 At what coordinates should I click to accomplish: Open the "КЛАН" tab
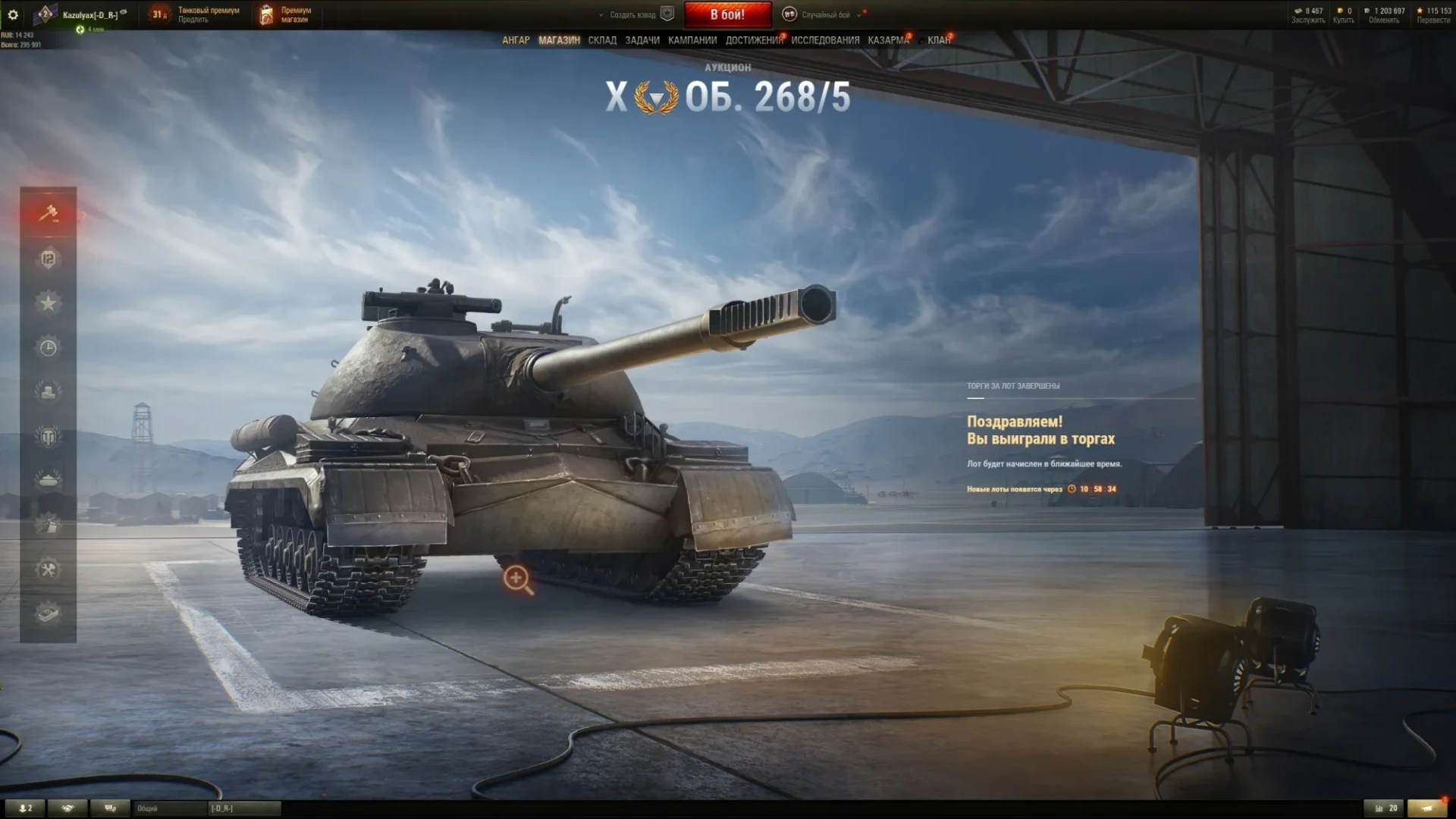(939, 40)
